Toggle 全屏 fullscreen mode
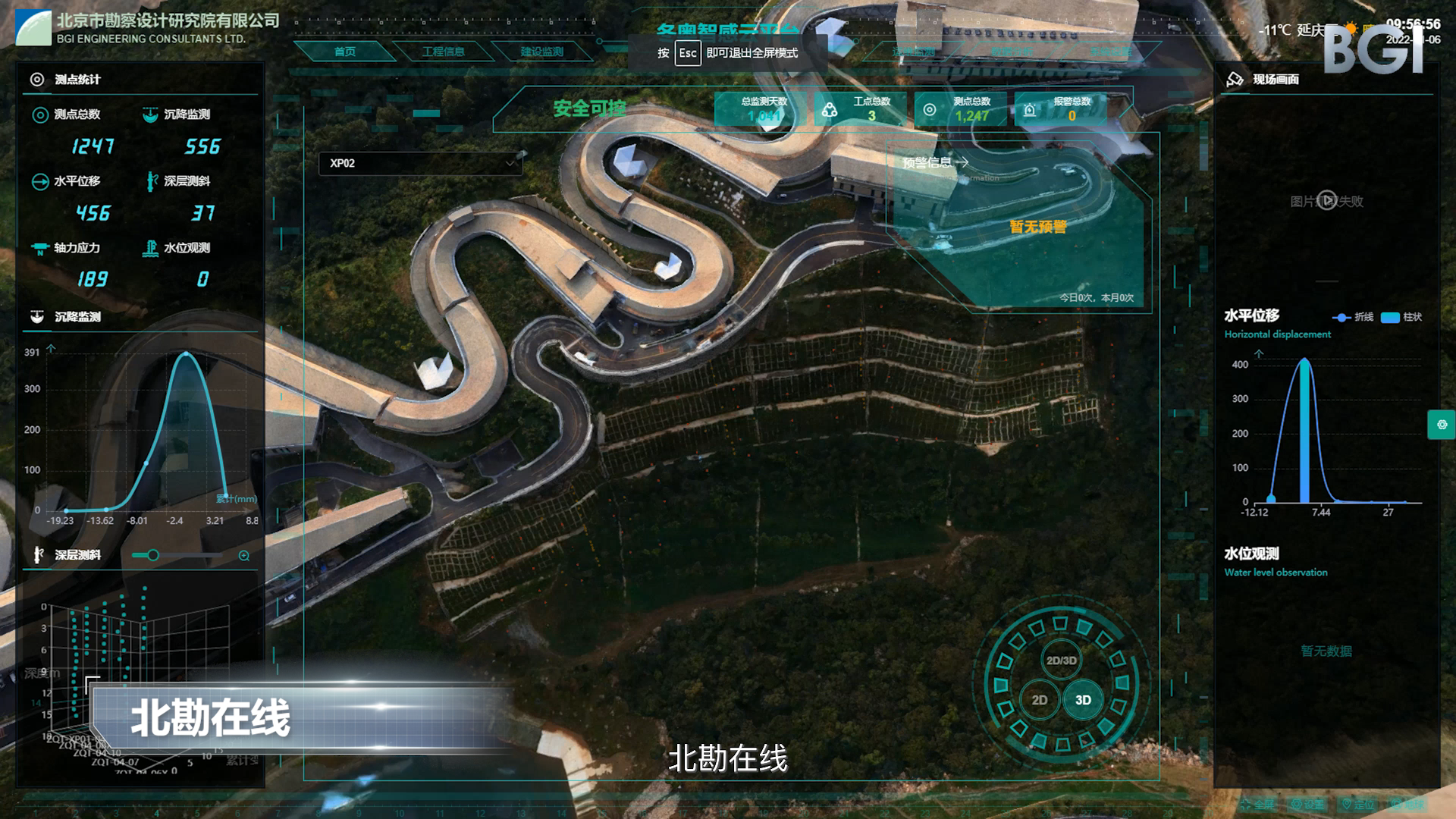 click(x=1257, y=805)
